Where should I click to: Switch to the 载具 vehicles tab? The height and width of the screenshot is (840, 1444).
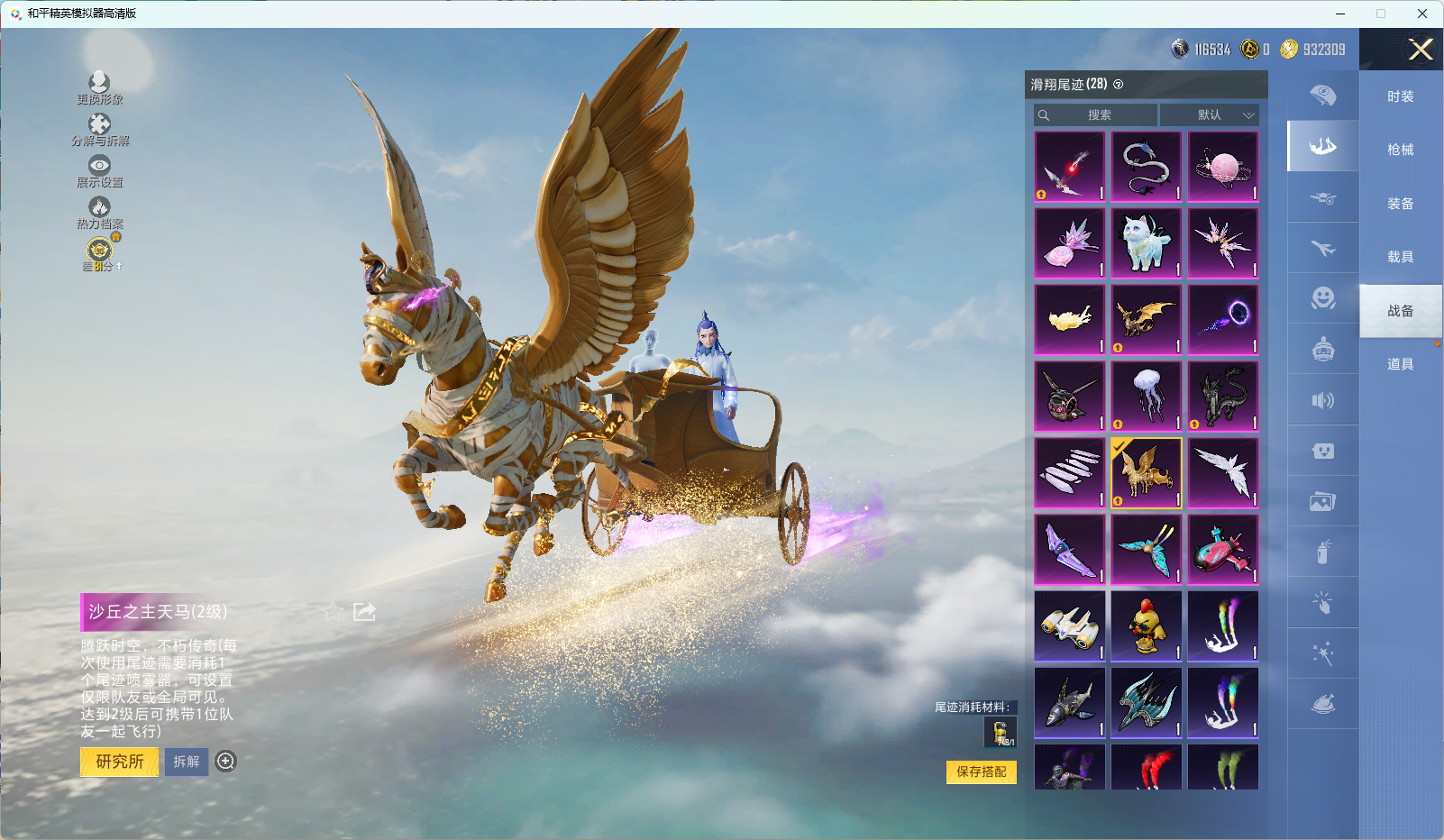point(1400,257)
